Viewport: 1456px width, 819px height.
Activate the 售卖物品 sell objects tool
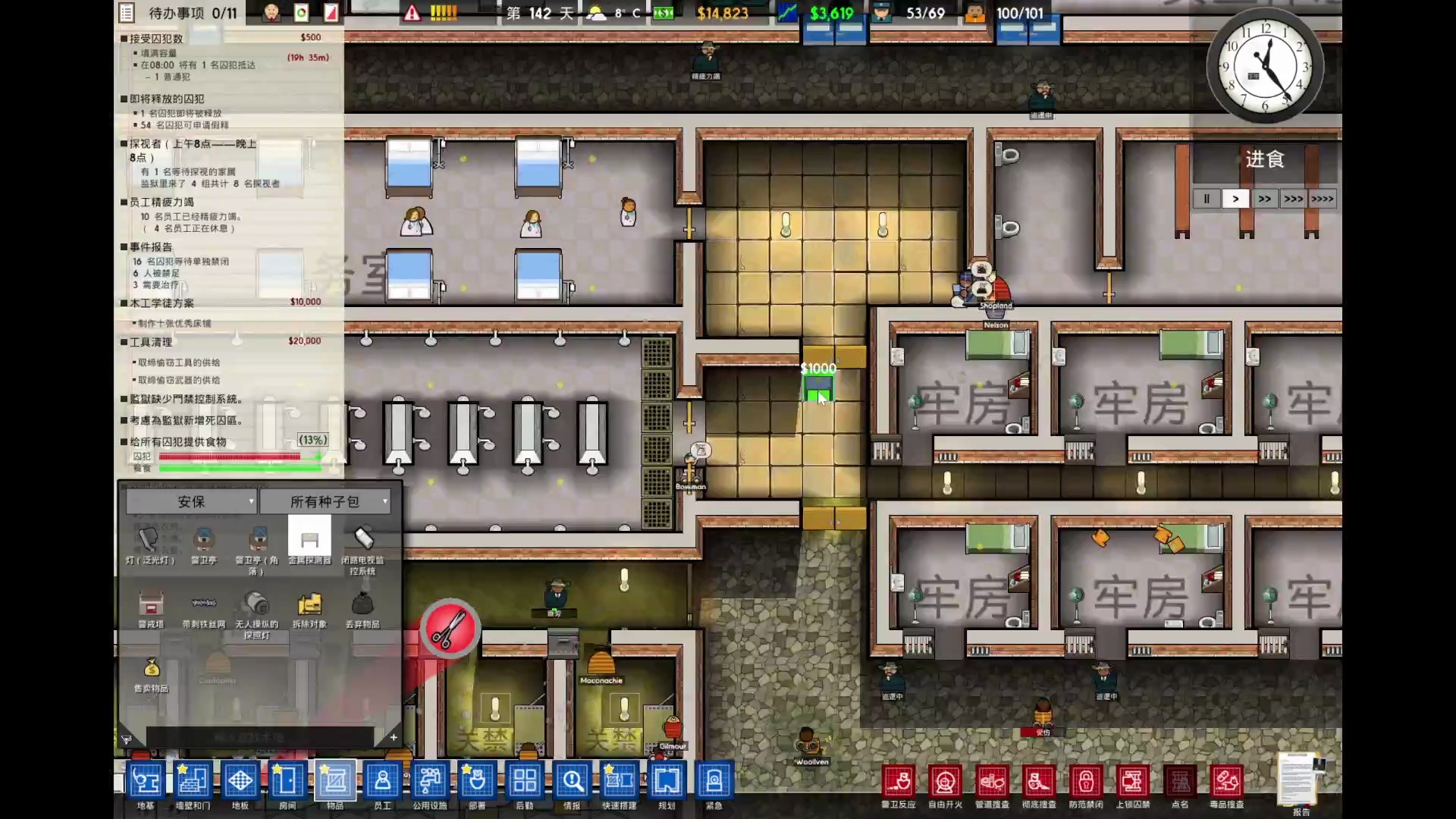[x=151, y=670]
